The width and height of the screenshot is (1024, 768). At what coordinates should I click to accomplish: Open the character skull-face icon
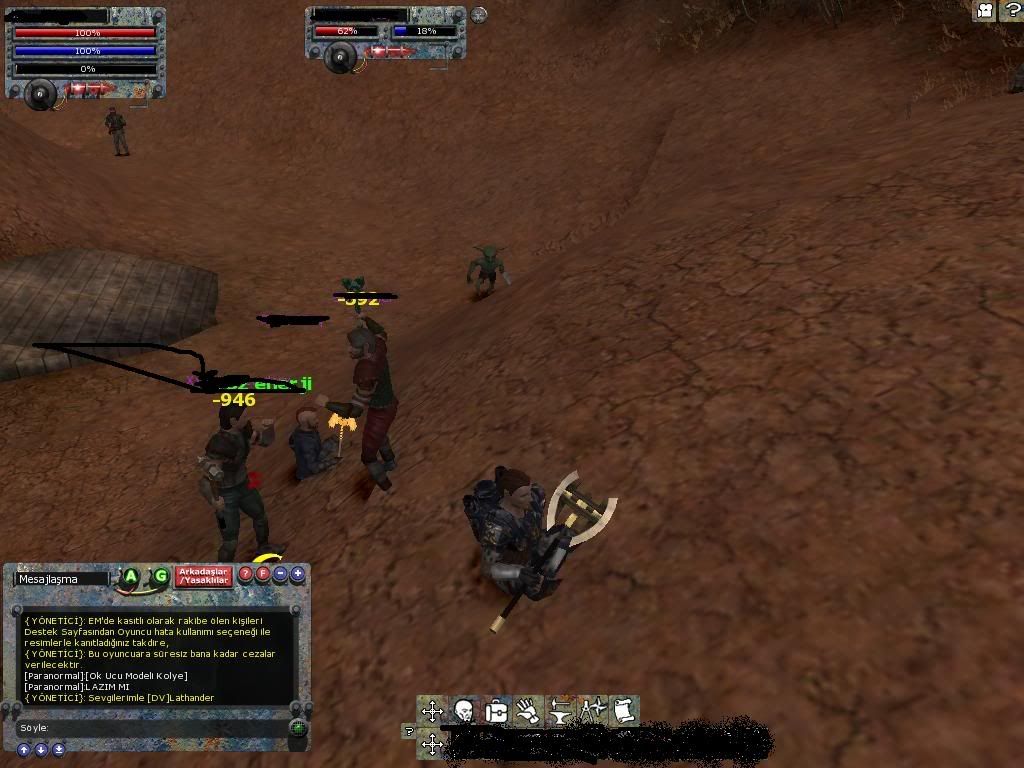[x=464, y=711]
